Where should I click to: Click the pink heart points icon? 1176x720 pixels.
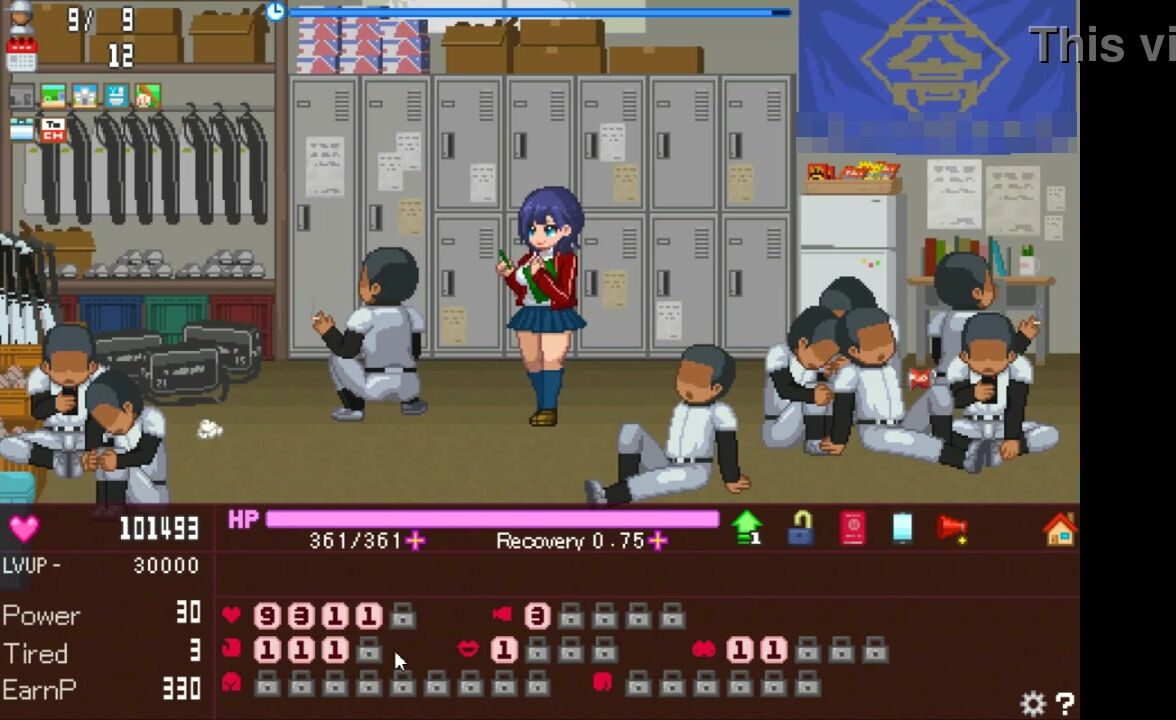[24, 528]
